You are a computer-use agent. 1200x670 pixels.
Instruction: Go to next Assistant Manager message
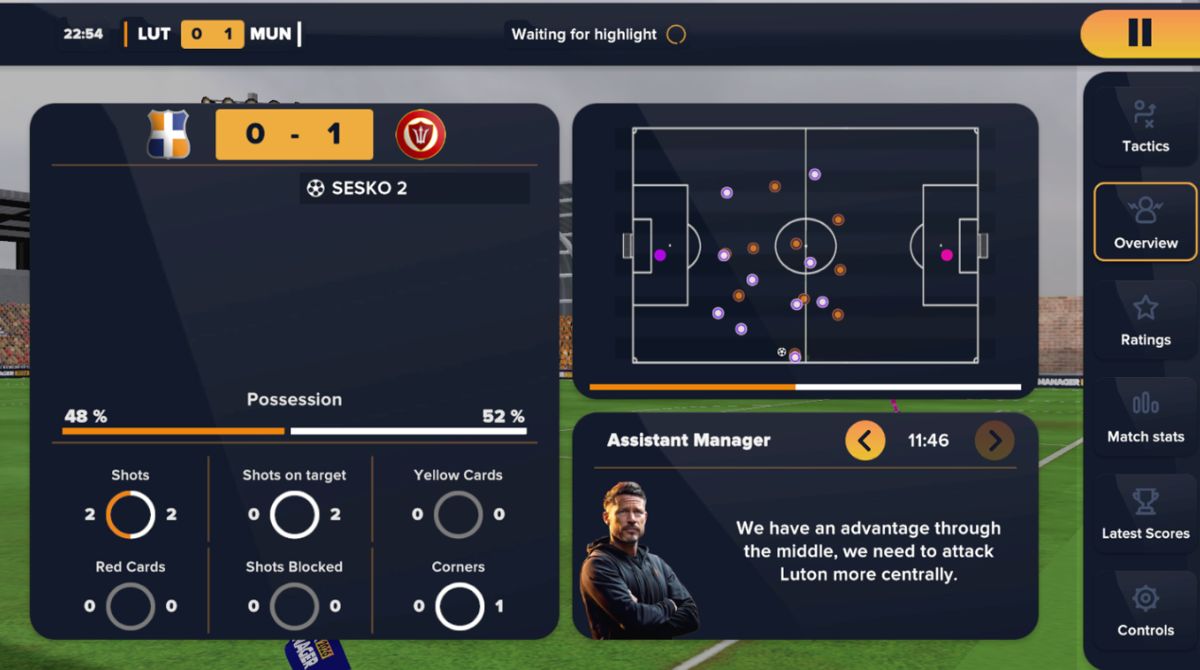(994, 440)
